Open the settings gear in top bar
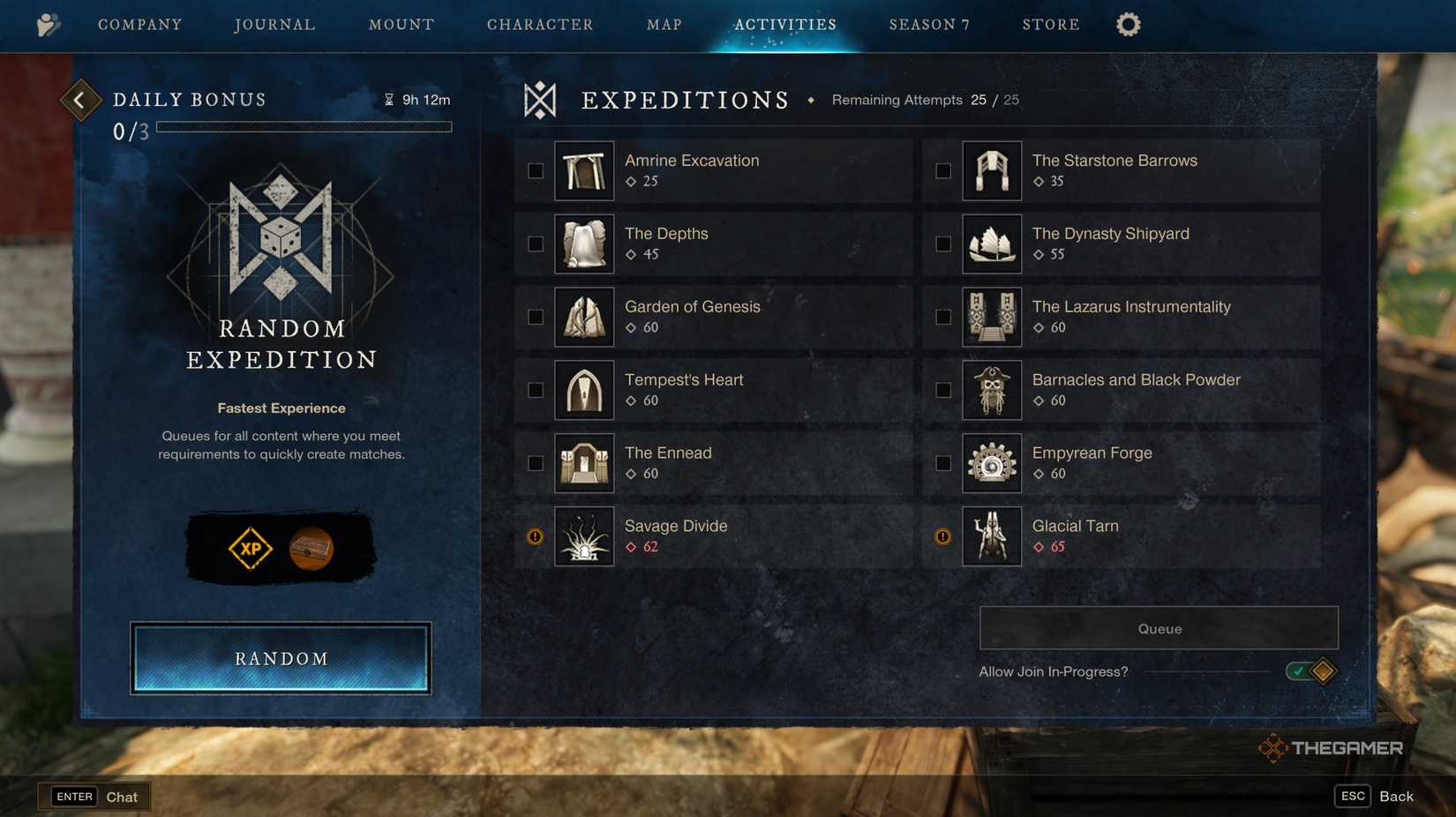This screenshot has height=817, width=1456. [1128, 25]
